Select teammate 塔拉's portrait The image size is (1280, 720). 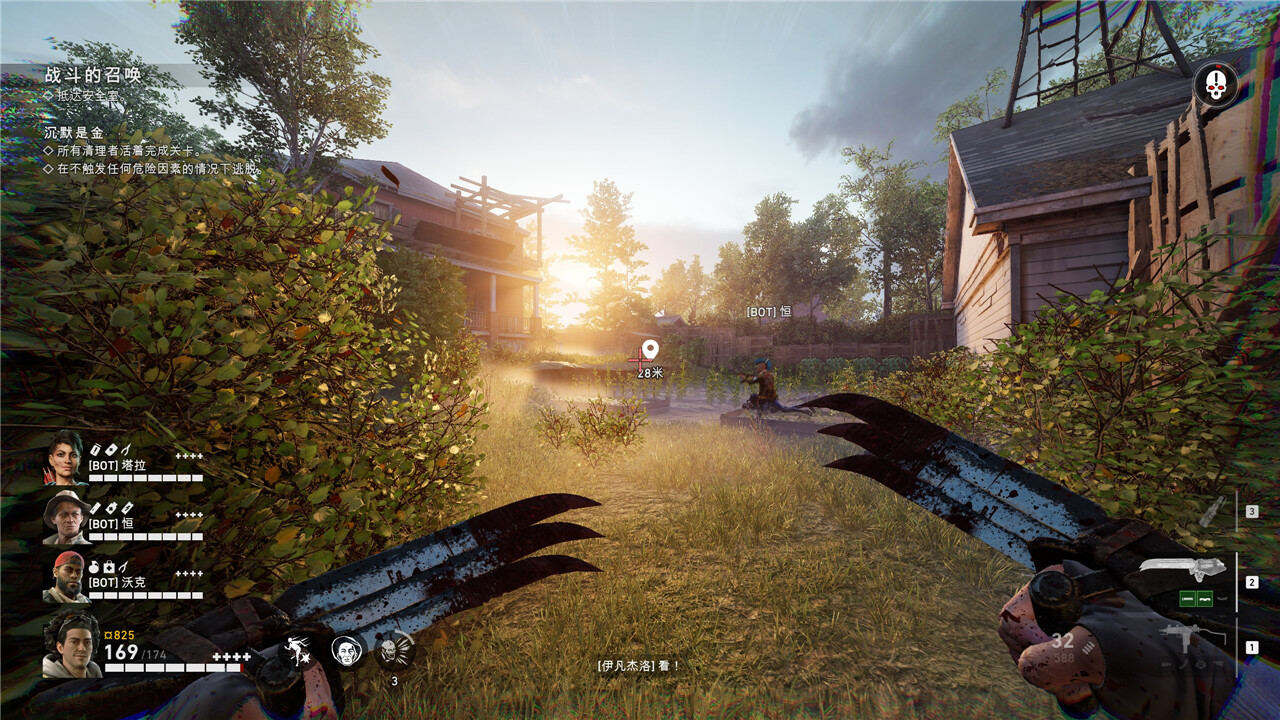pyautogui.click(x=66, y=458)
